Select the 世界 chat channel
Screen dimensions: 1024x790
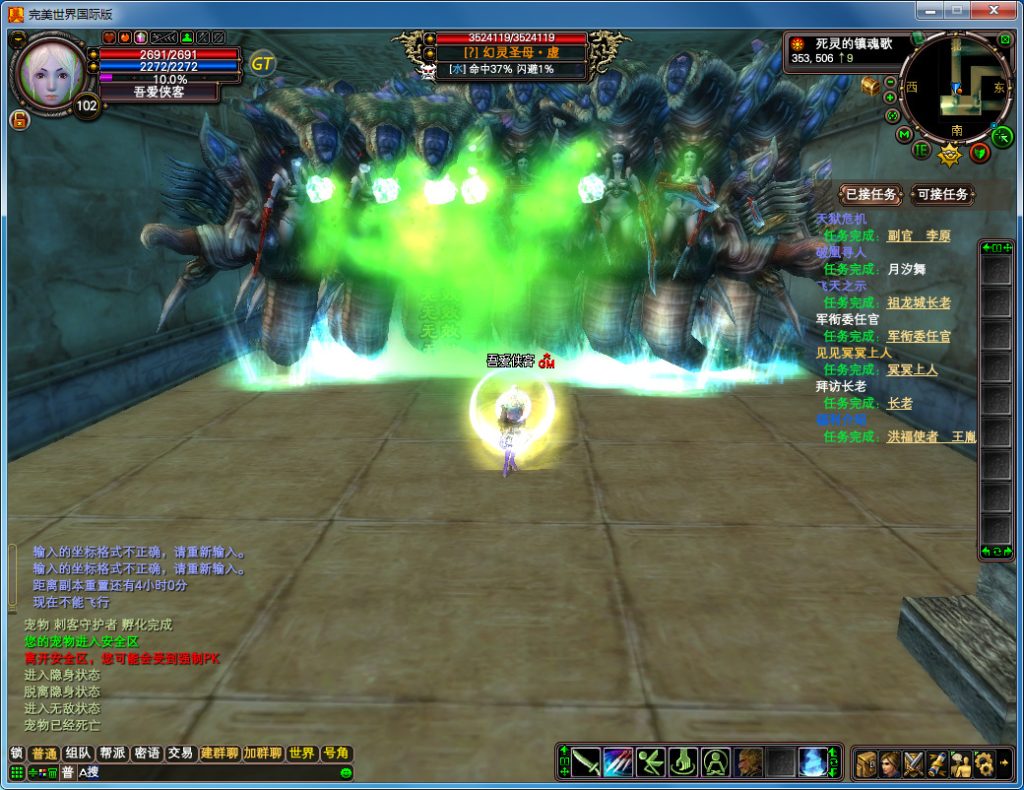[301, 753]
